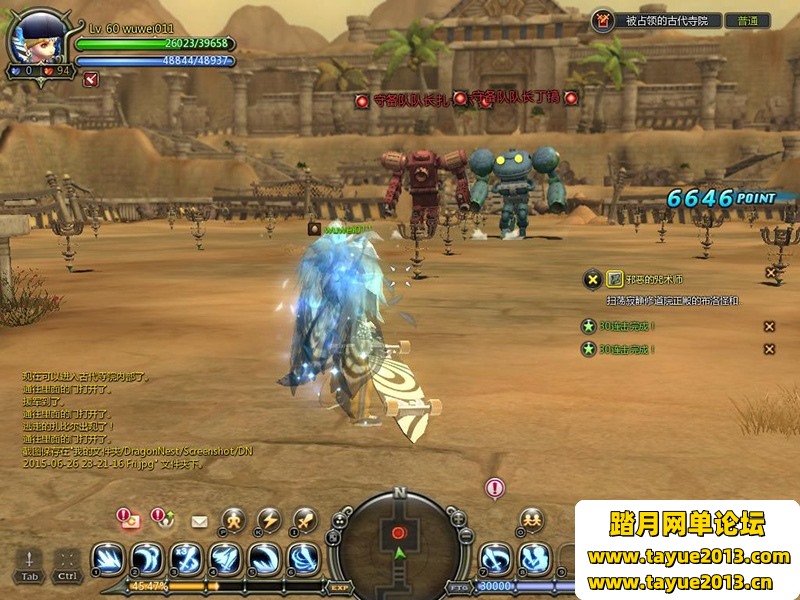Select the red sword buff icon
Viewport: 800px width, 600px height.
(x=91, y=79)
